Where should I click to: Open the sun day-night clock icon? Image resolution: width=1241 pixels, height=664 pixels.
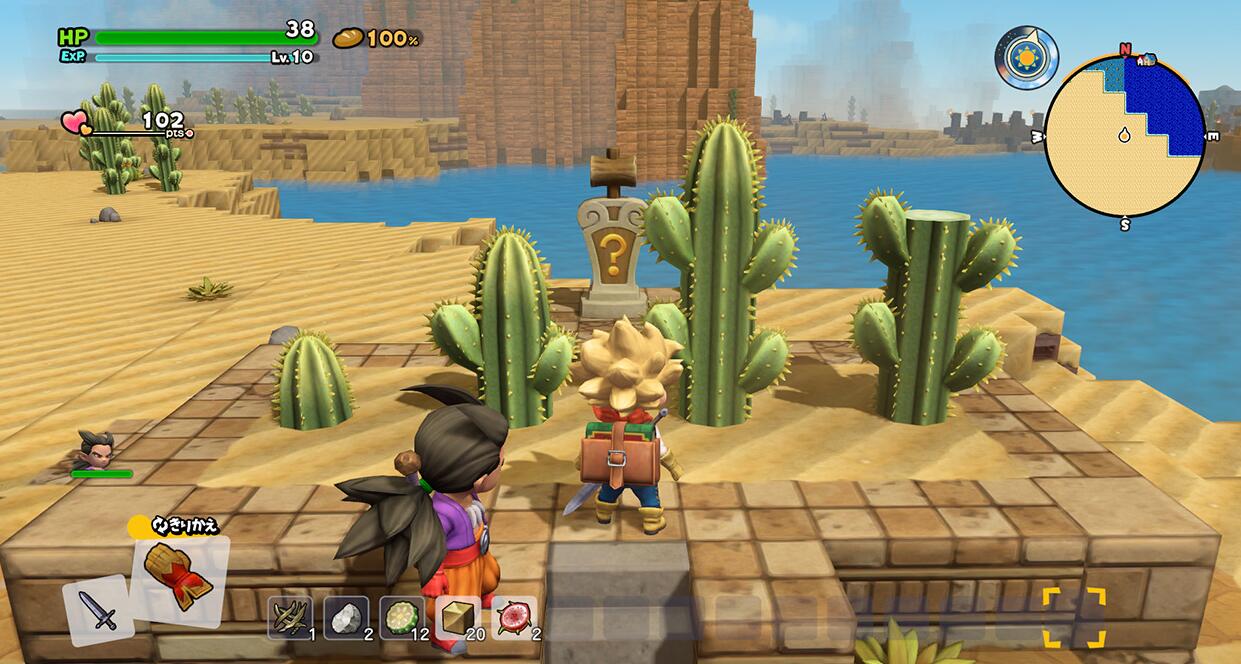coord(1026,57)
